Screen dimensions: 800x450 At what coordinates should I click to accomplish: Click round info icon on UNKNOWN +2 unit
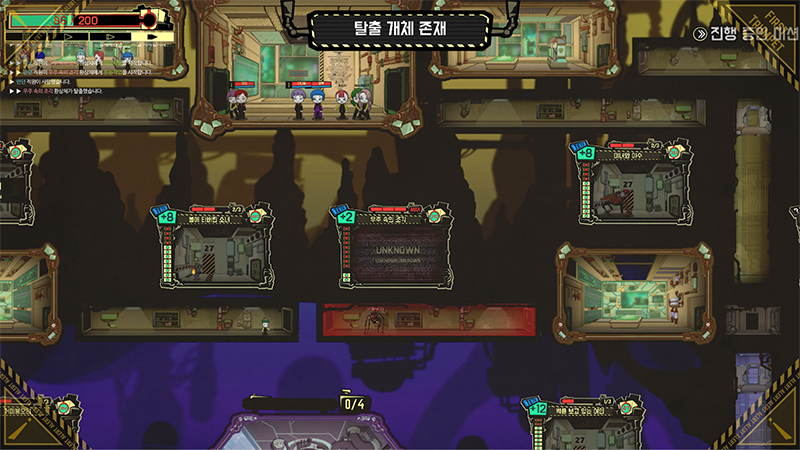[437, 216]
